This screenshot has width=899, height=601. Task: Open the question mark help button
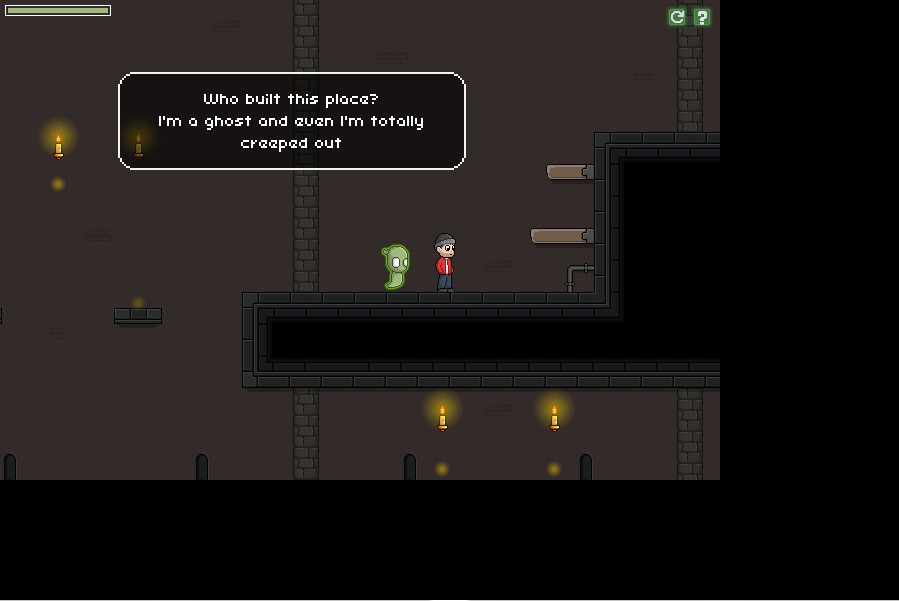[x=702, y=17]
